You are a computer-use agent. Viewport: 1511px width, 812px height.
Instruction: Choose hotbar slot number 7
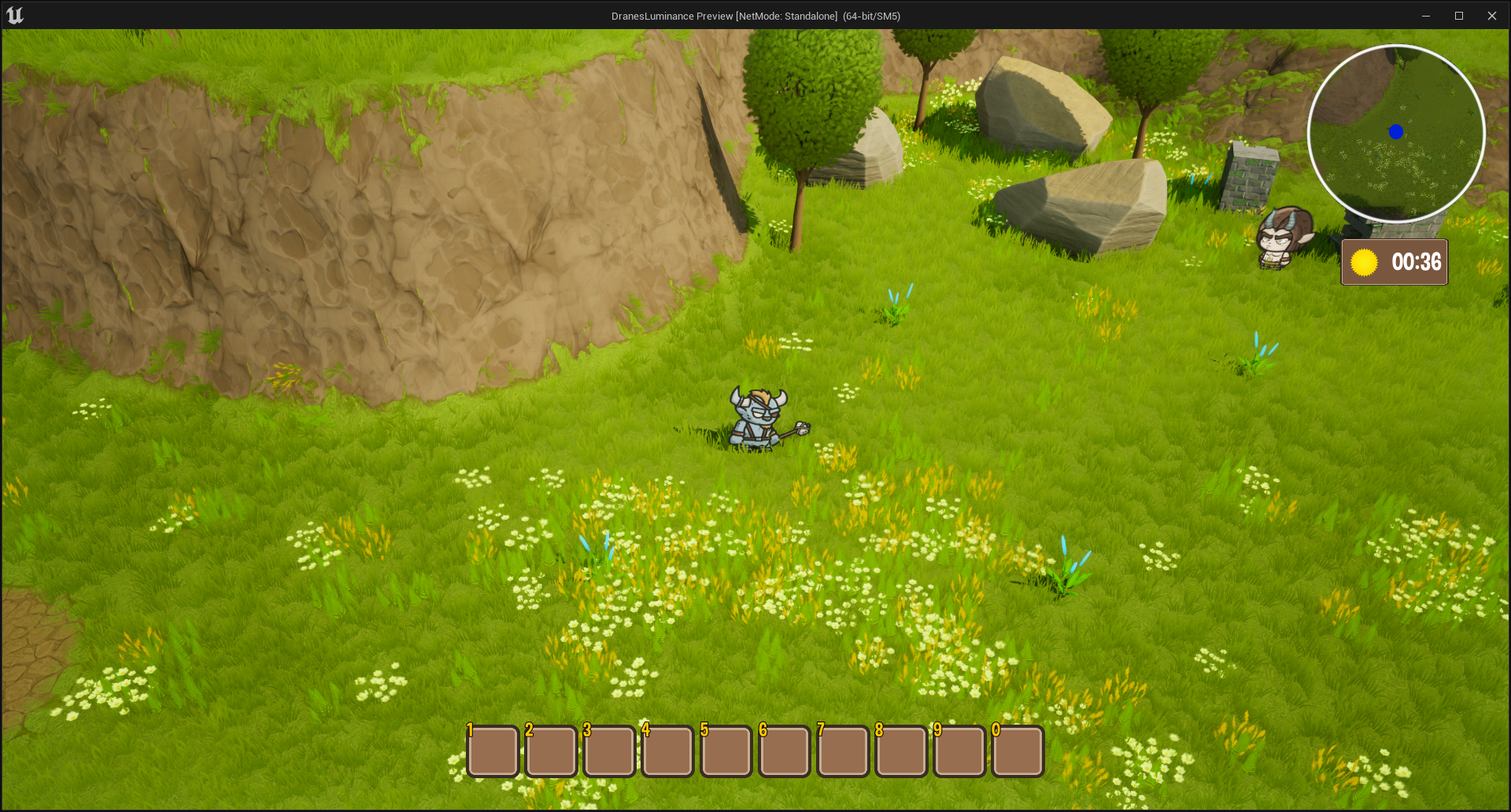tap(843, 751)
